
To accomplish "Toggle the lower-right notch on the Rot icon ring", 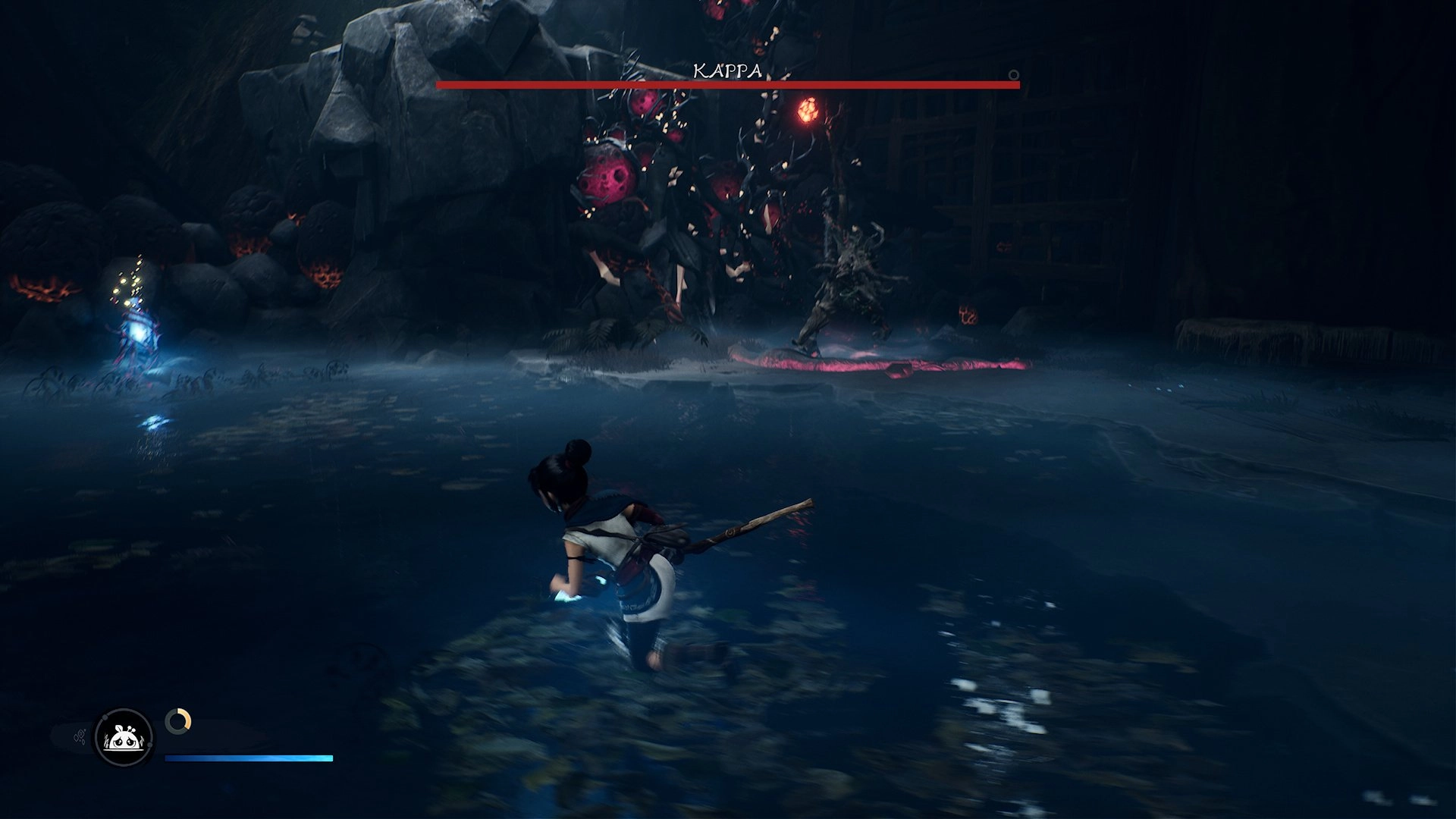I will (x=149, y=745).
